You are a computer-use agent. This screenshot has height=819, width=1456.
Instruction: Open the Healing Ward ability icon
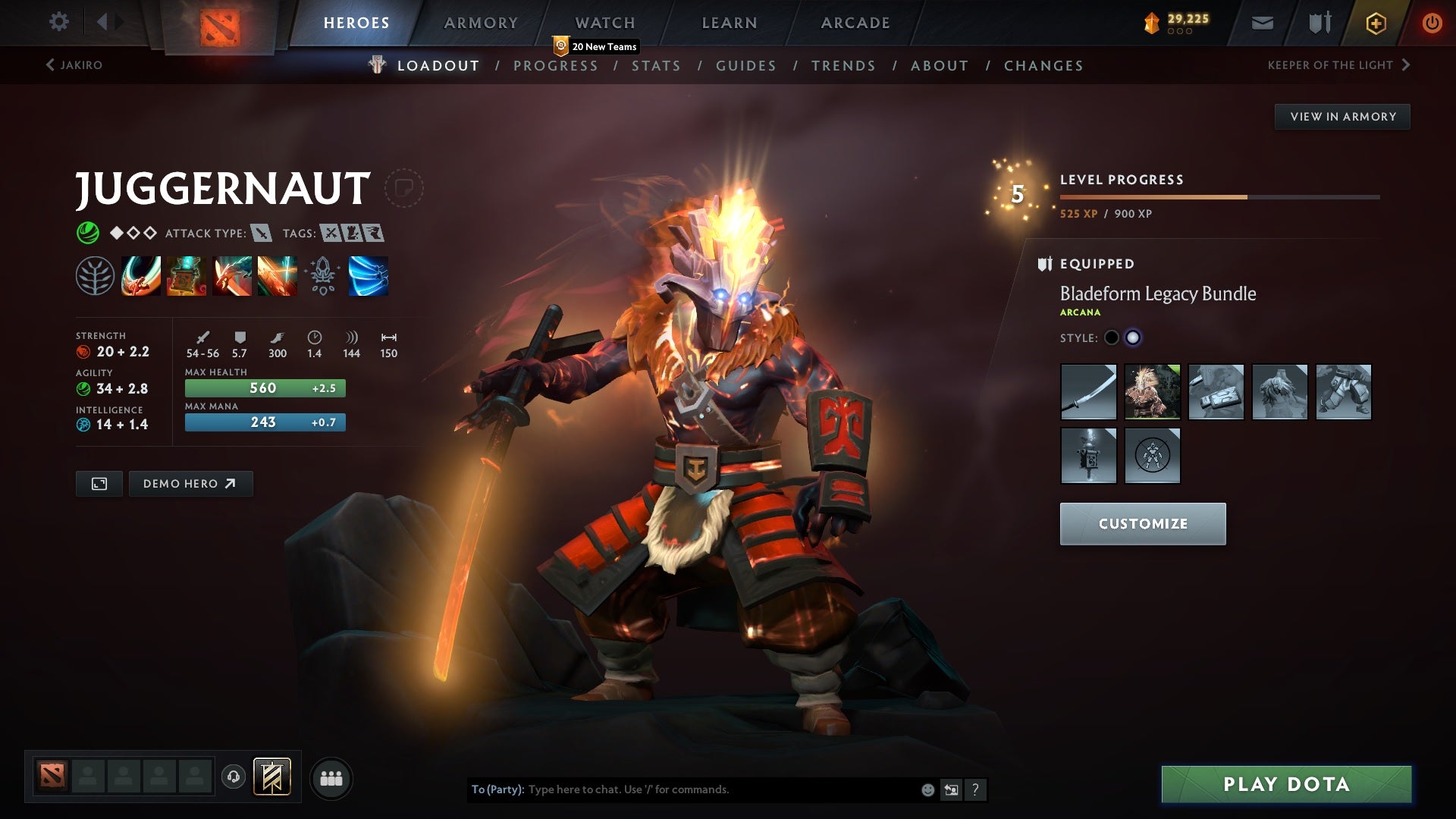coord(186,276)
